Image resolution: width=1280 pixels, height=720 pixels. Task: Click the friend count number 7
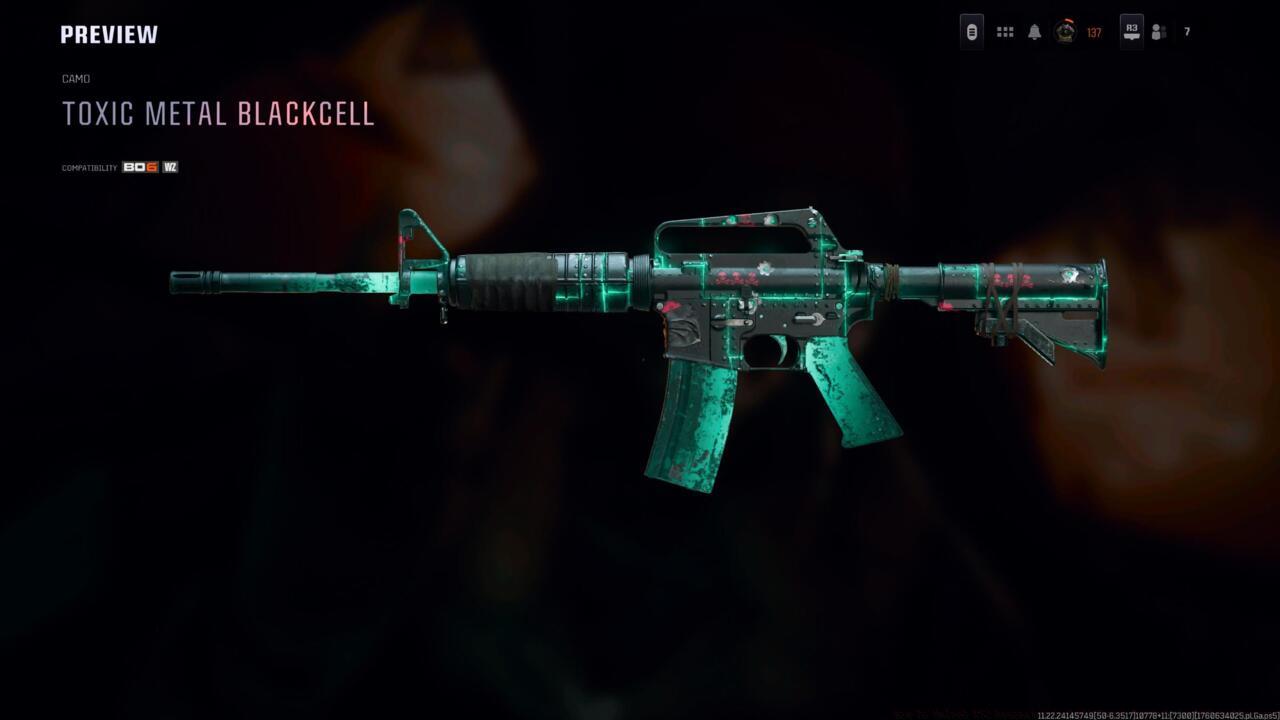click(x=1186, y=31)
